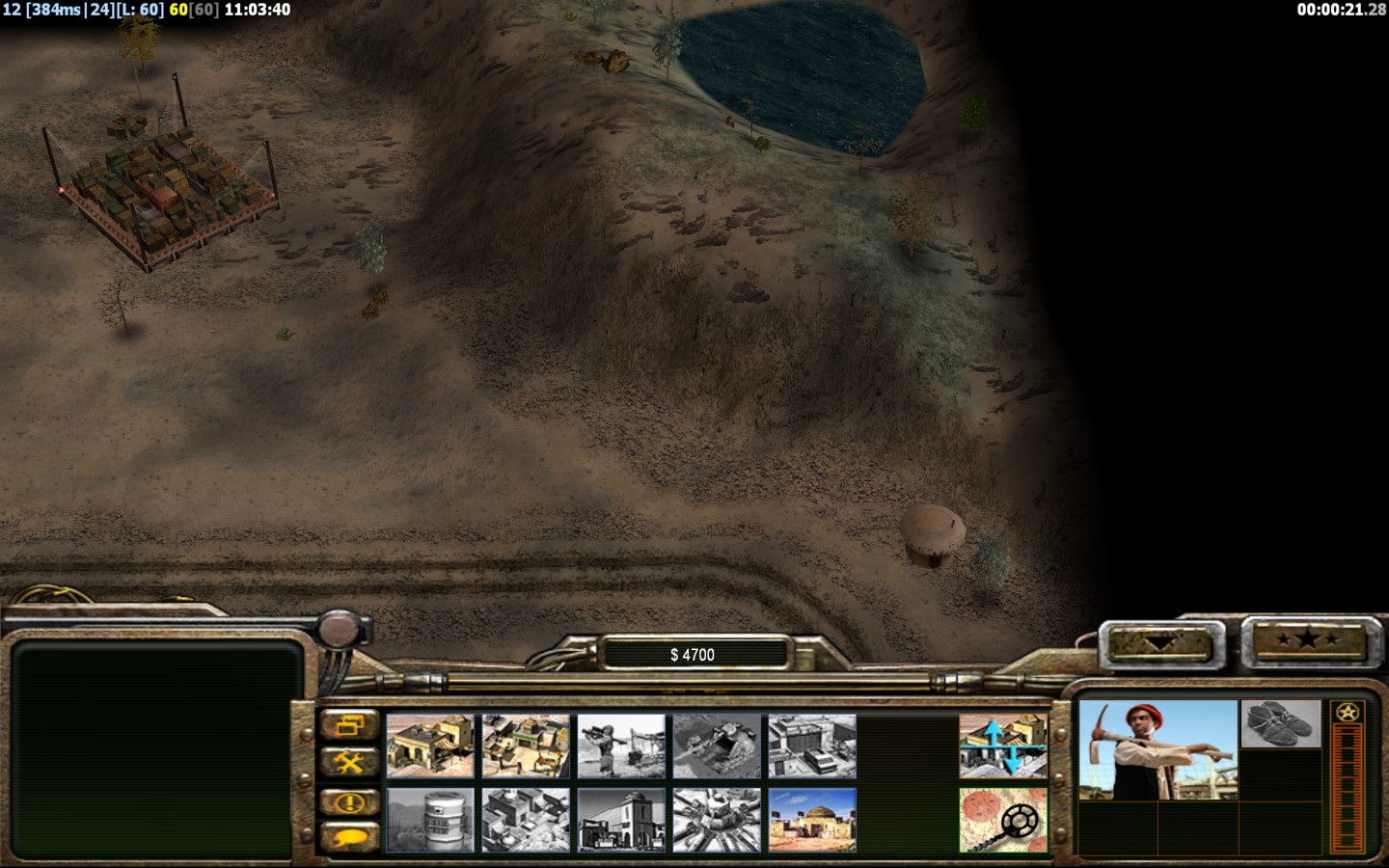Click the worker portrait with pickaxe
This screenshot has width=1389, height=868.
click(1157, 750)
